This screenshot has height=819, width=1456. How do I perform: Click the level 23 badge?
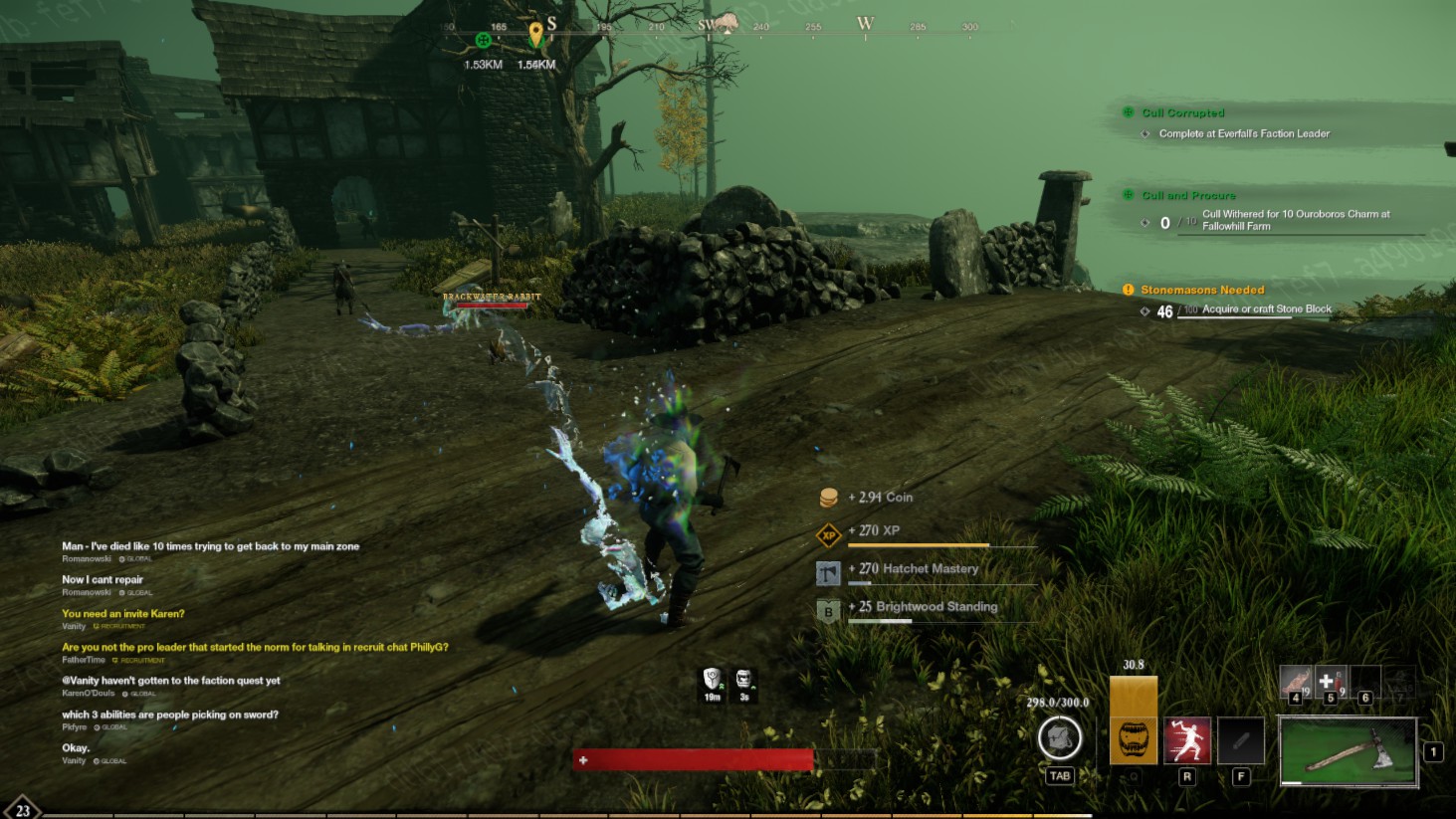[x=22, y=810]
